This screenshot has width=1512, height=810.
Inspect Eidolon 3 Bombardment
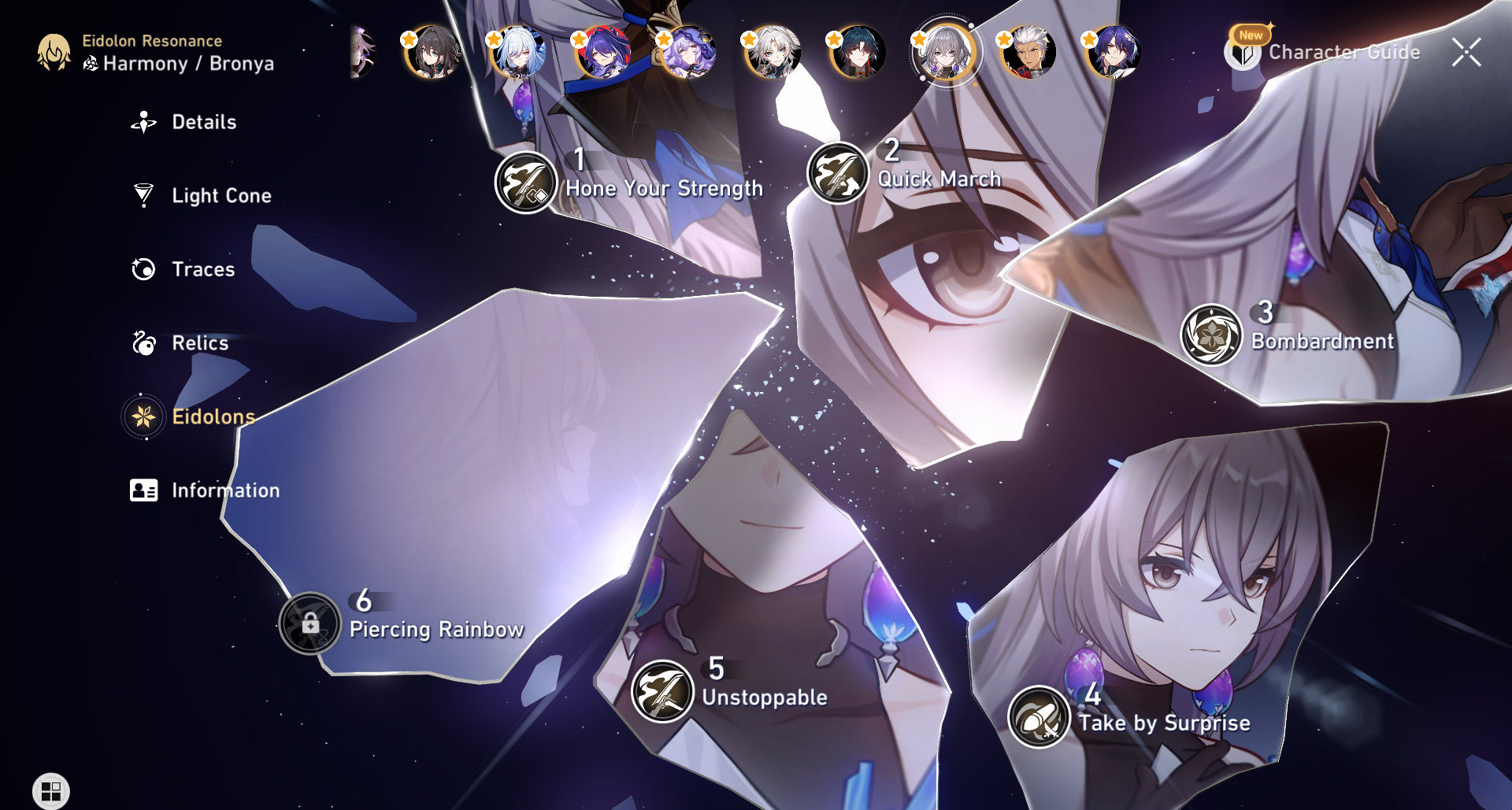(1211, 335)
